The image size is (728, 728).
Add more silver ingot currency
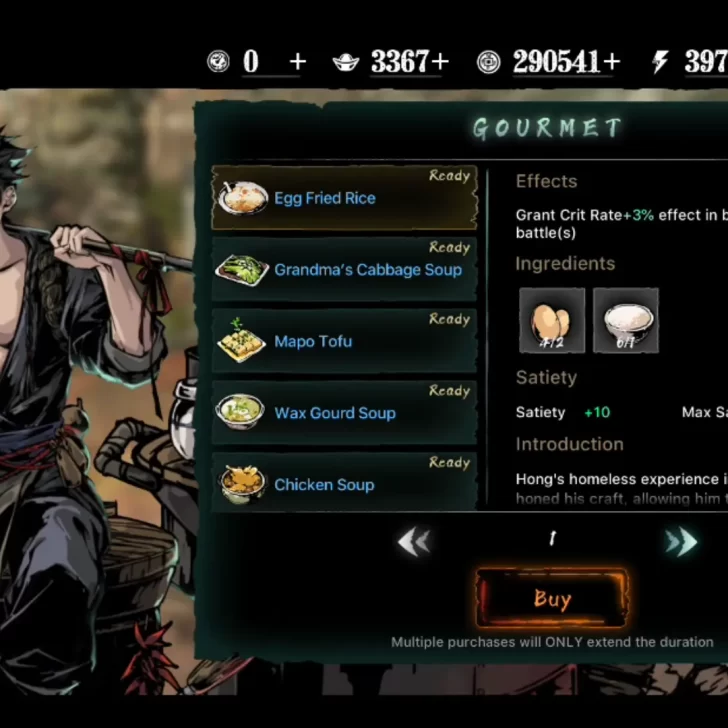pyautogui.click(x=443, y=62)
